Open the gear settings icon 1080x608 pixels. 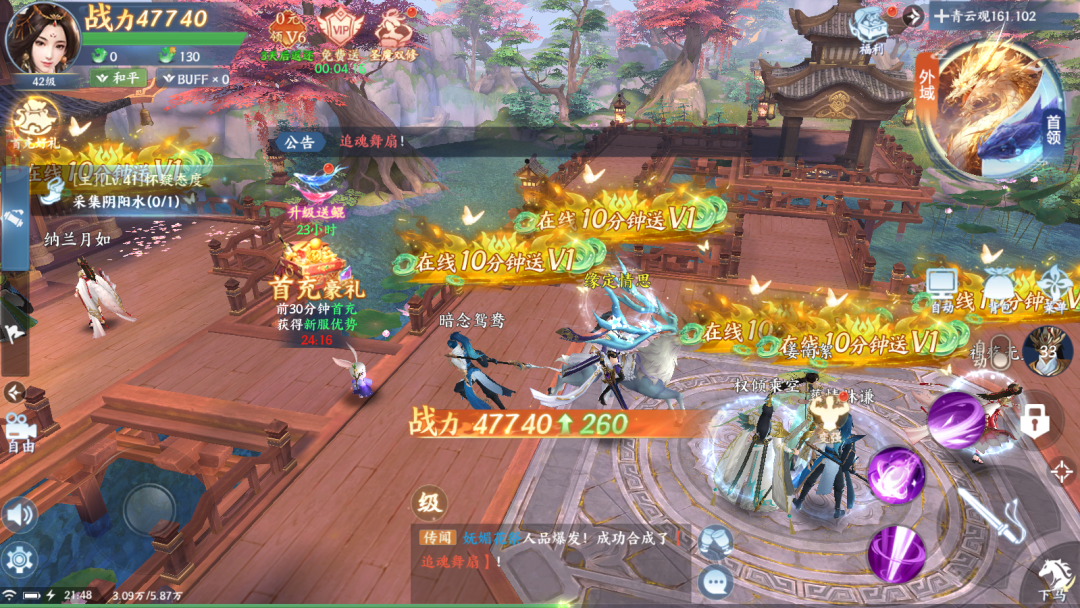[18, 558]
